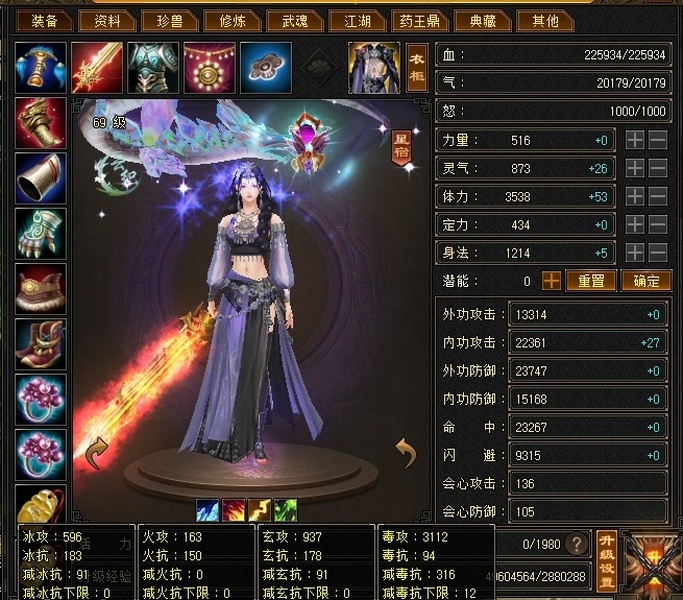Choose the red bead necklace slot
Image resolution: width=683 pixels, height=600 pixels.
[209, 66]
